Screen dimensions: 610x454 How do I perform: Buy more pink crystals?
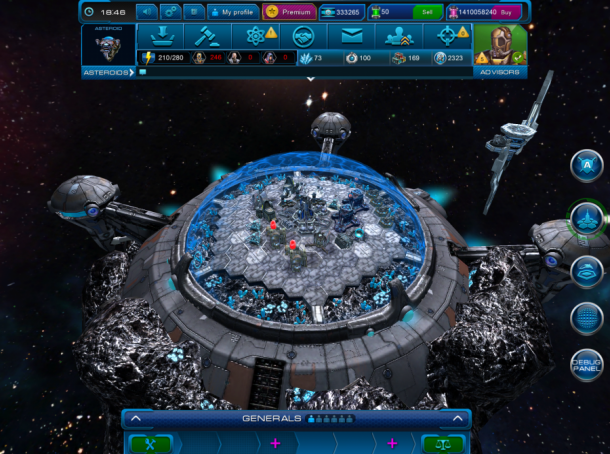click(509, 12)
